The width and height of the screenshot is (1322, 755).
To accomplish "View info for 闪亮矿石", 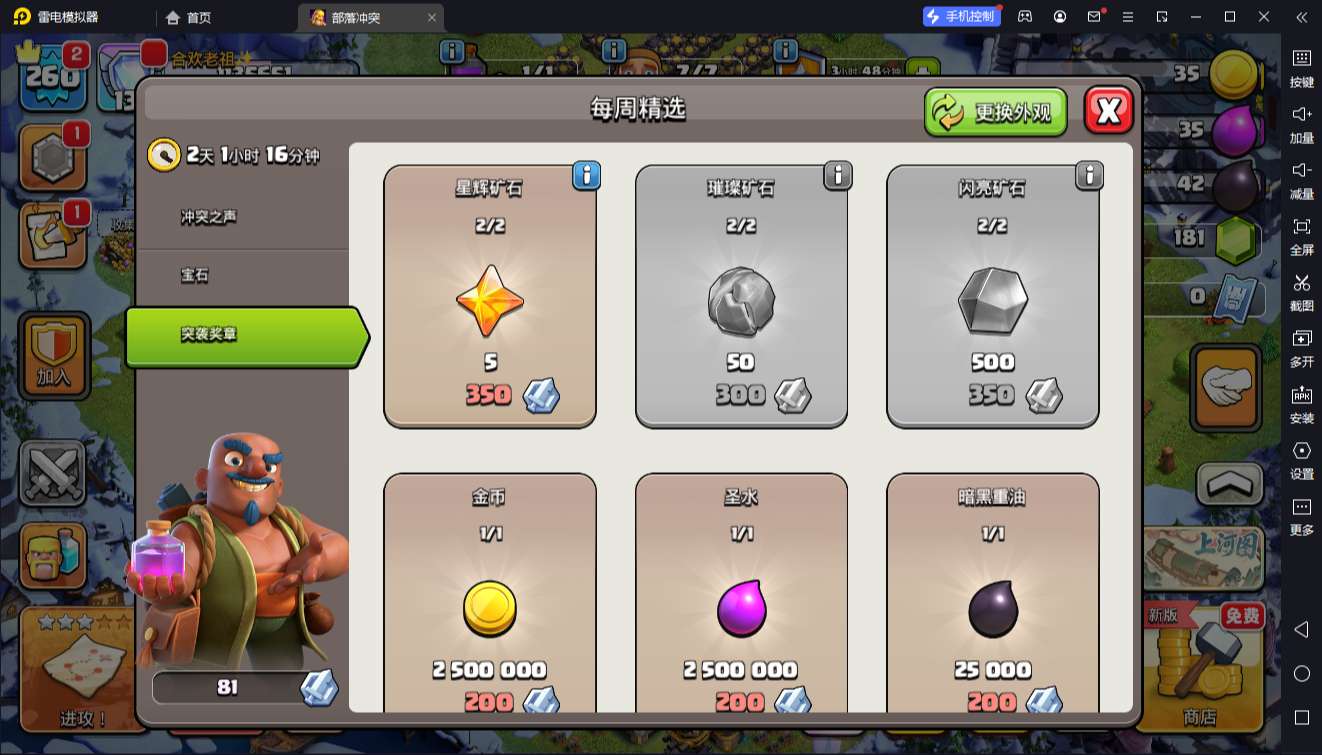I will 1088,176.
